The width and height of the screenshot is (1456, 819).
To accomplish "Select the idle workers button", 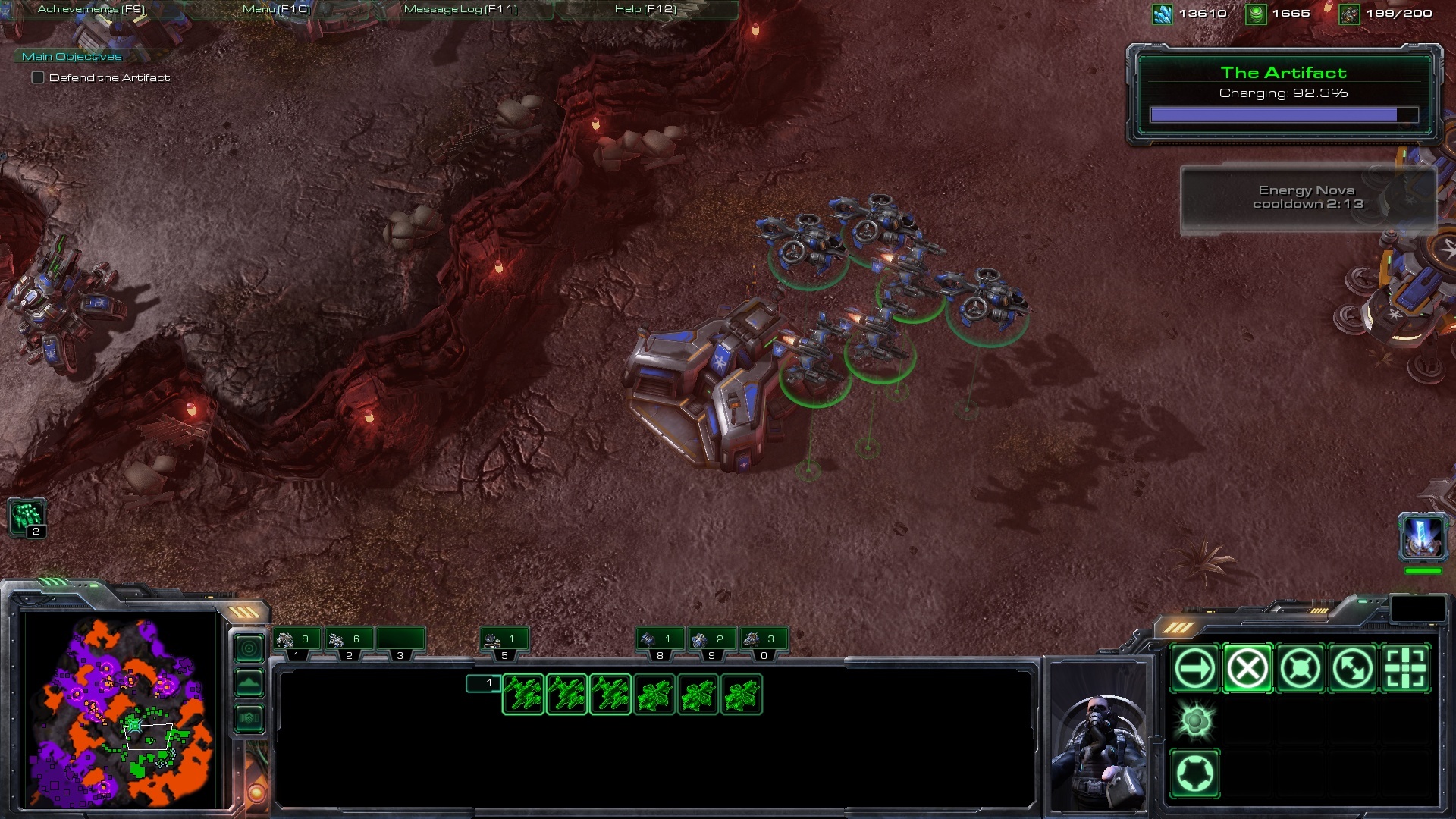I will [x=28, y=518].
